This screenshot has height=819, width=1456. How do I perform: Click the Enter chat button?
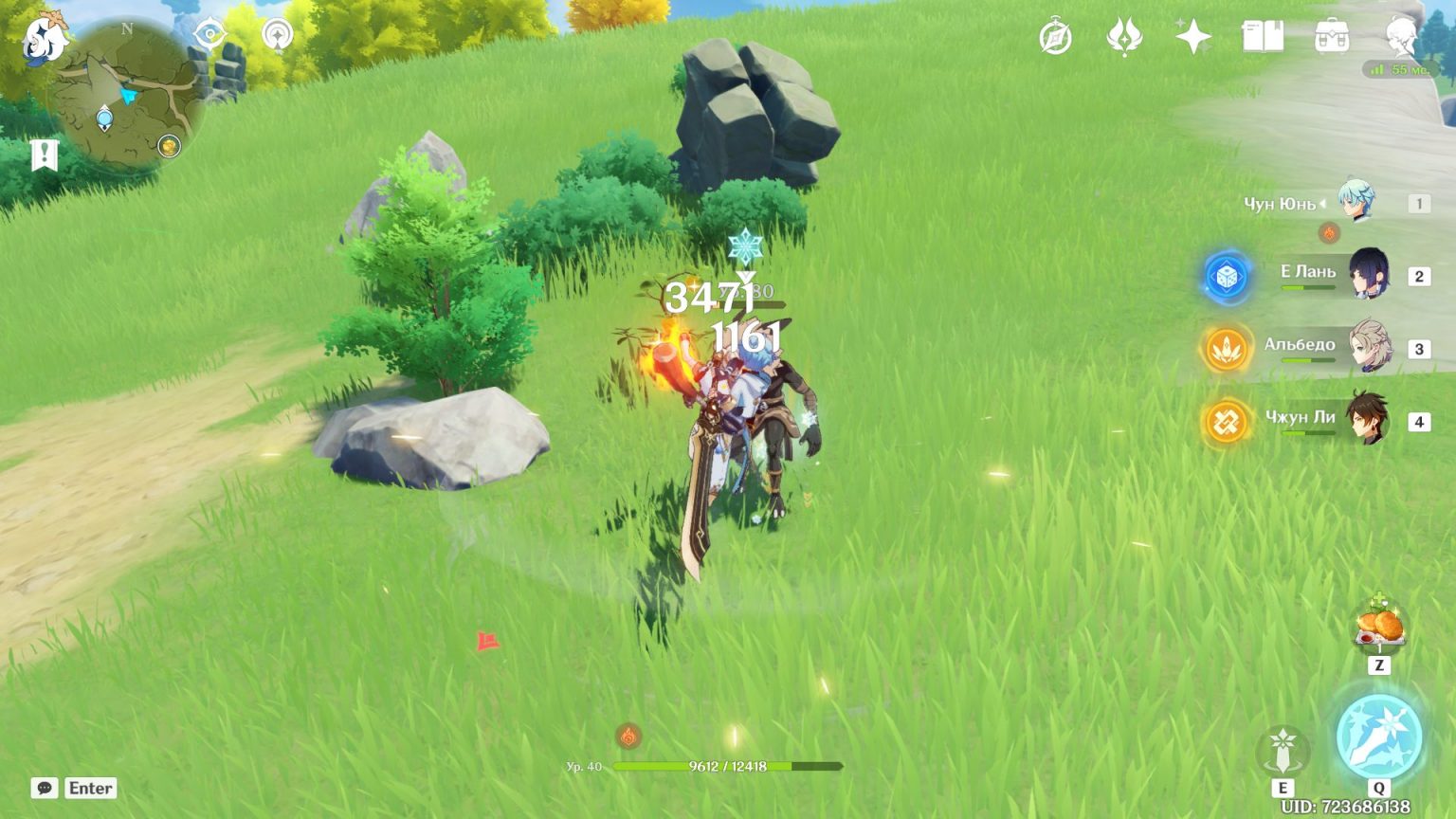89,788
